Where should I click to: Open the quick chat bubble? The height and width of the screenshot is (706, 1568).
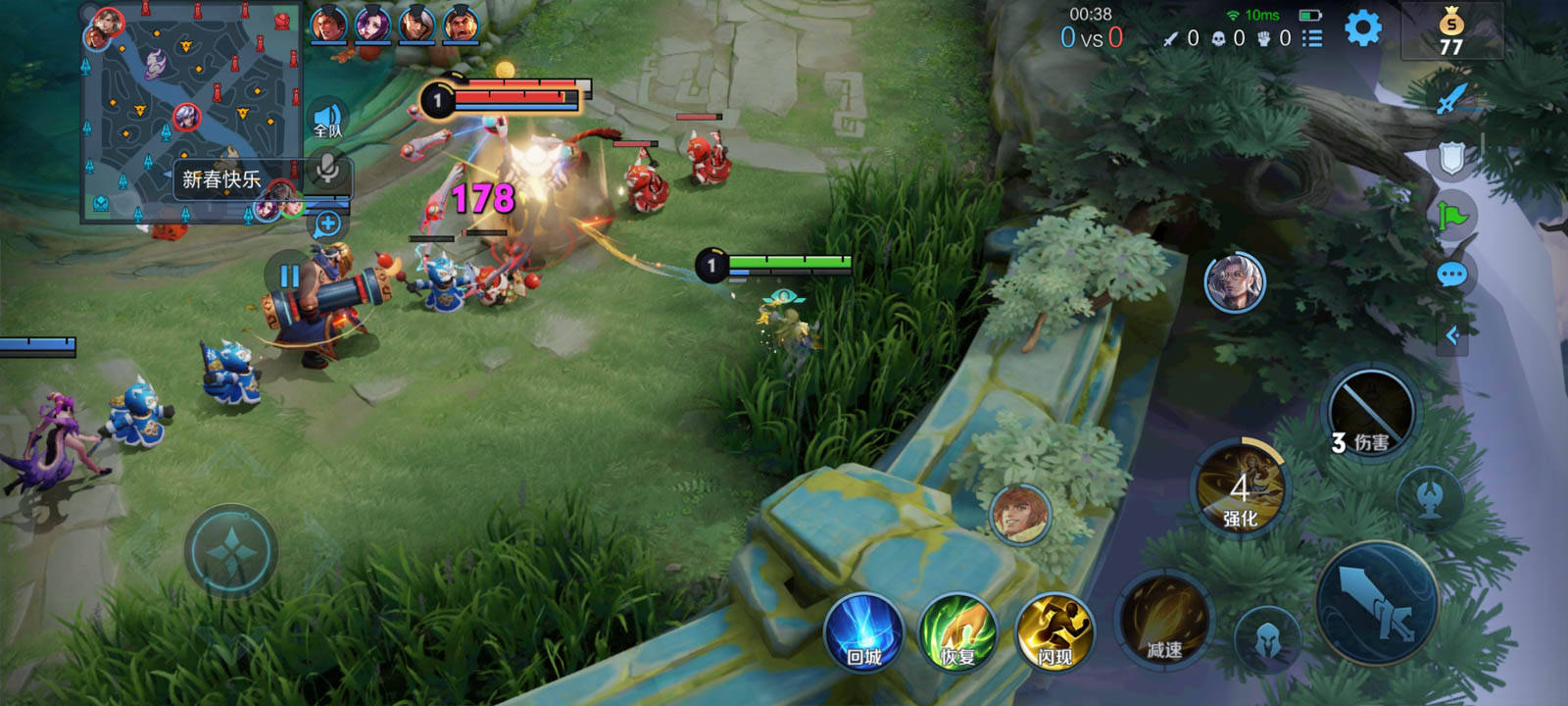(1451, 275)
